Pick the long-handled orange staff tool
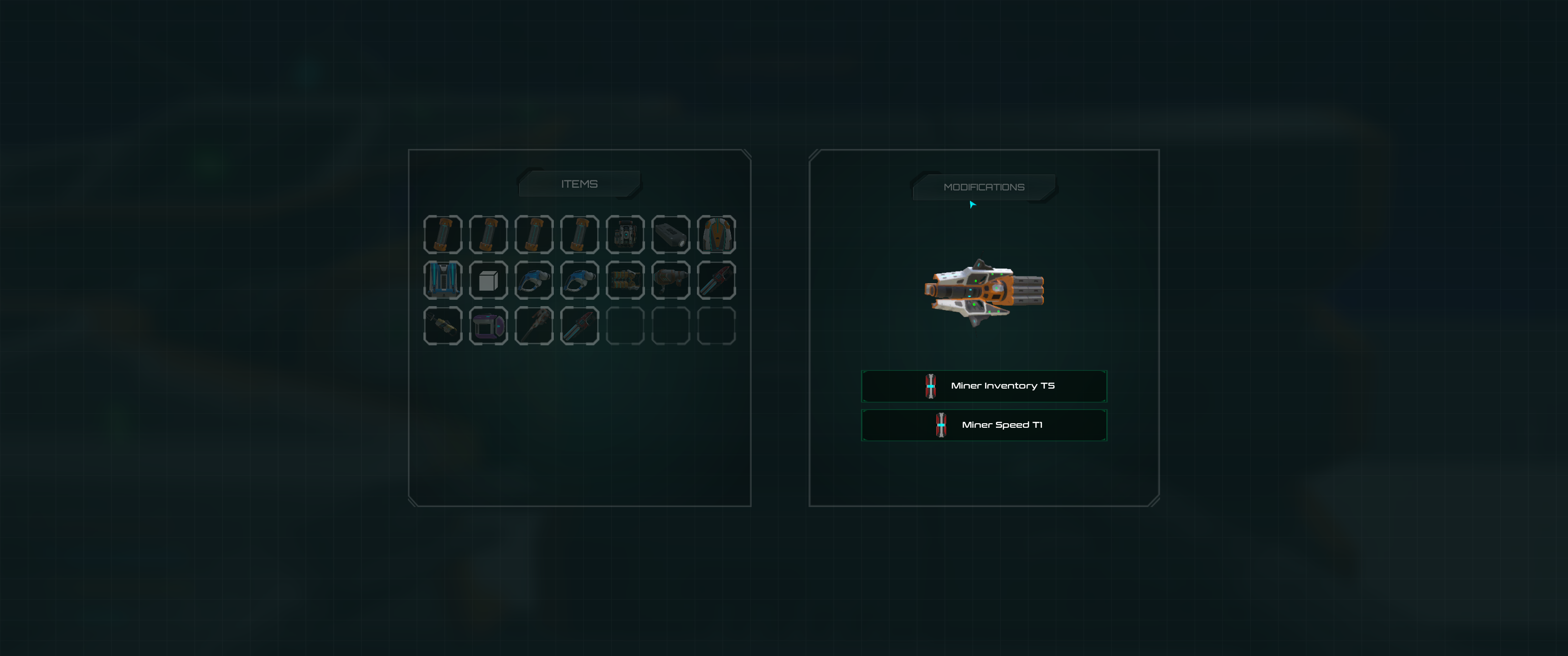The width and height of the screenshot is (1568, 656). pyautogui.click(x=534, y=326)
